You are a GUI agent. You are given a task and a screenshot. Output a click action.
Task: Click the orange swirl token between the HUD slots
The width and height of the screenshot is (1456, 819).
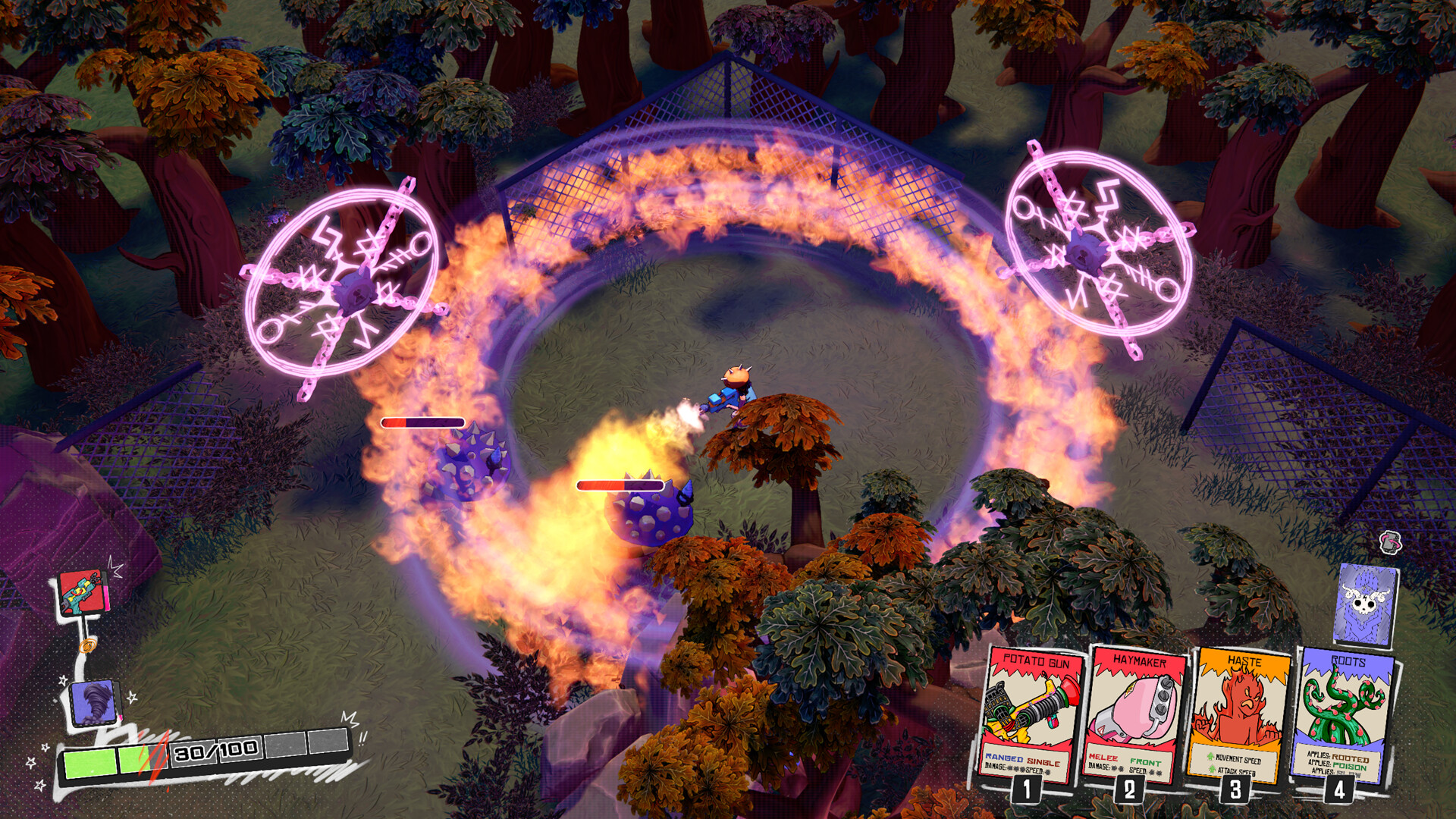pyautogui.click(x=87, y=645)
